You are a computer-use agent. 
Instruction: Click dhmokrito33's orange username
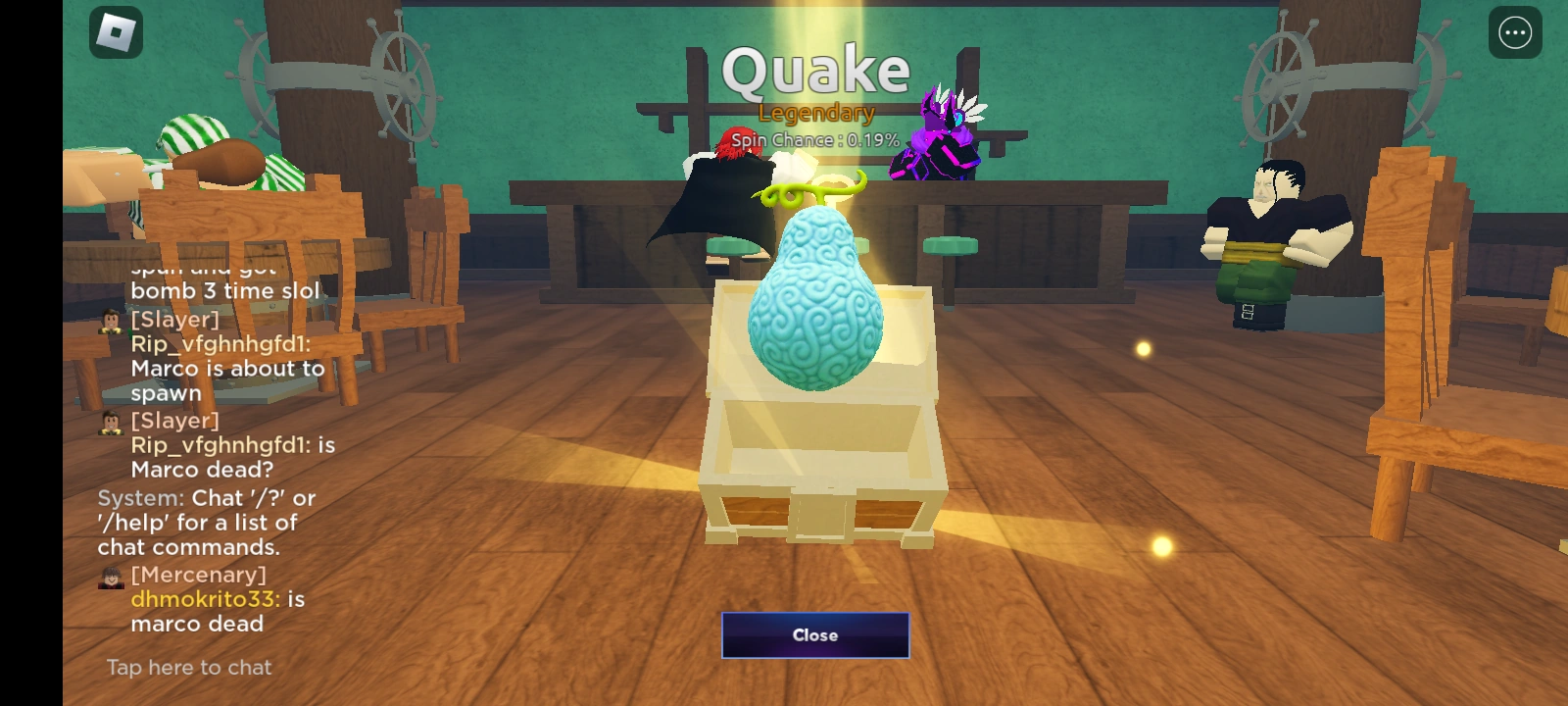point(203,599)
